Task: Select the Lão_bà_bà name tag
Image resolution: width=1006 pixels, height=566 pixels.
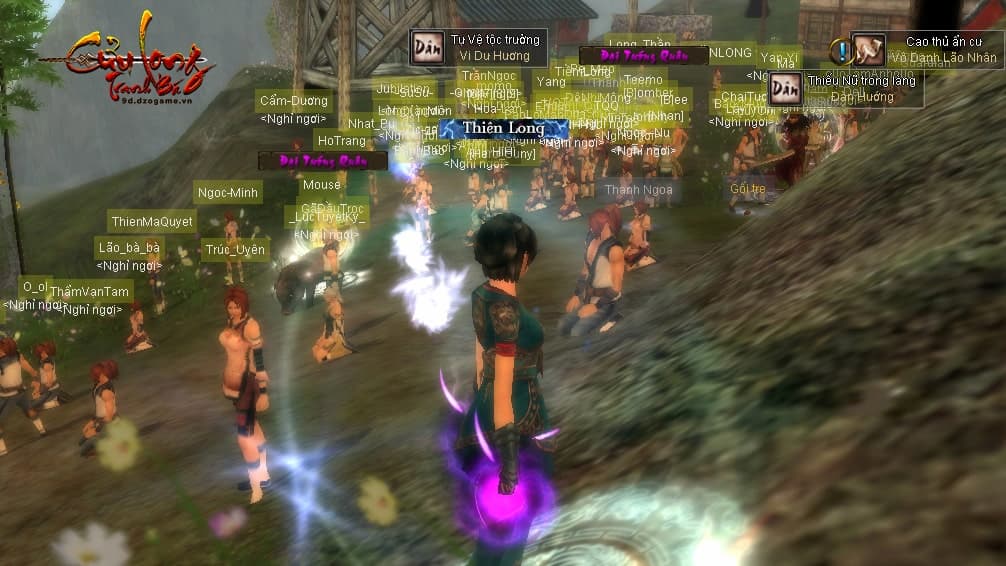Action: pyautogui.click(x=128, y=248)
